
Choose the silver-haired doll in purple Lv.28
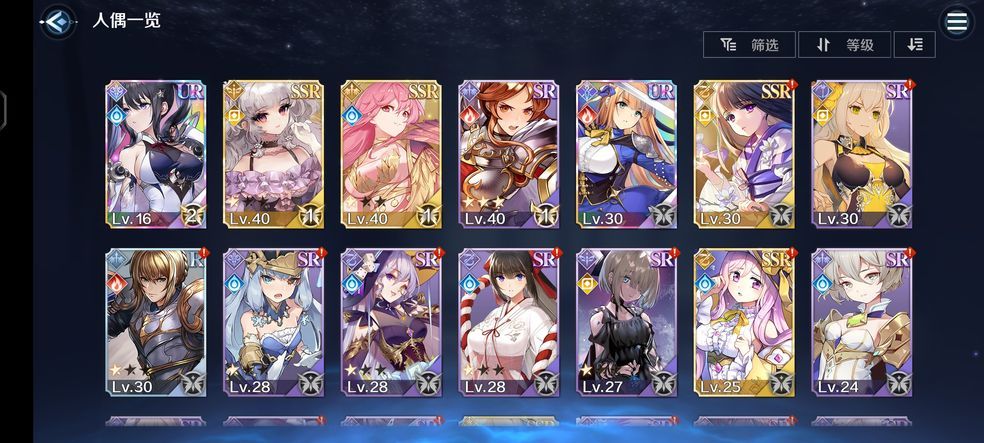391,322
